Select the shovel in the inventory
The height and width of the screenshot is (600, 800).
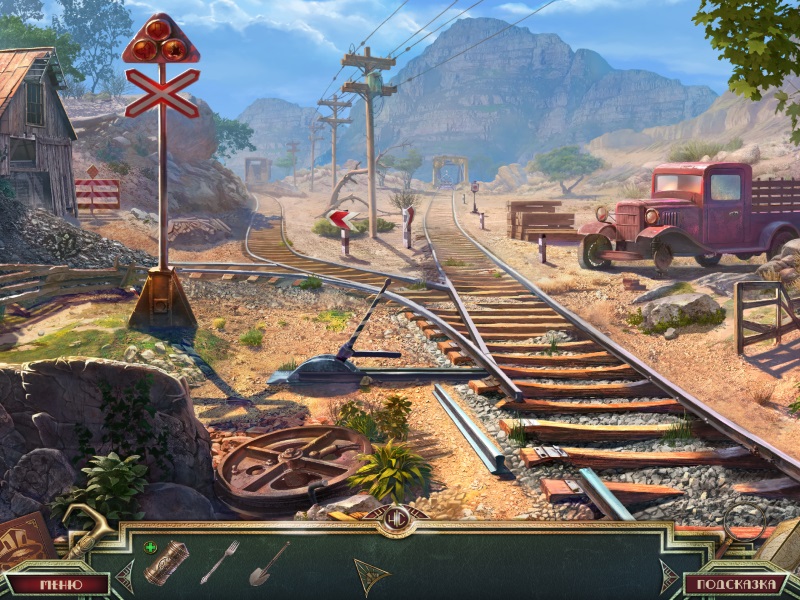[x=269, y=564]
